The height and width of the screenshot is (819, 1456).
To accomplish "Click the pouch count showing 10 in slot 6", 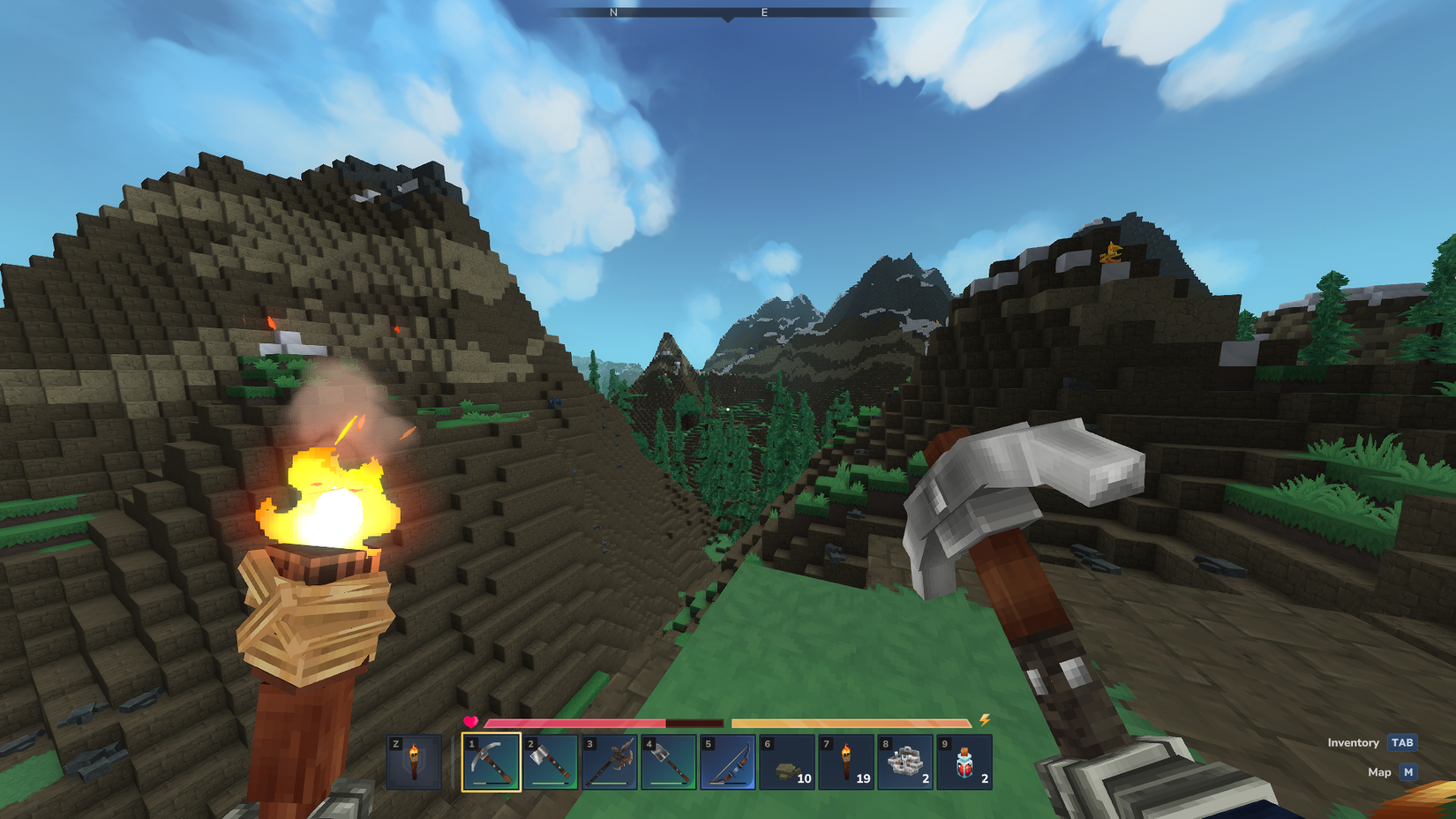I will [804, 780].
